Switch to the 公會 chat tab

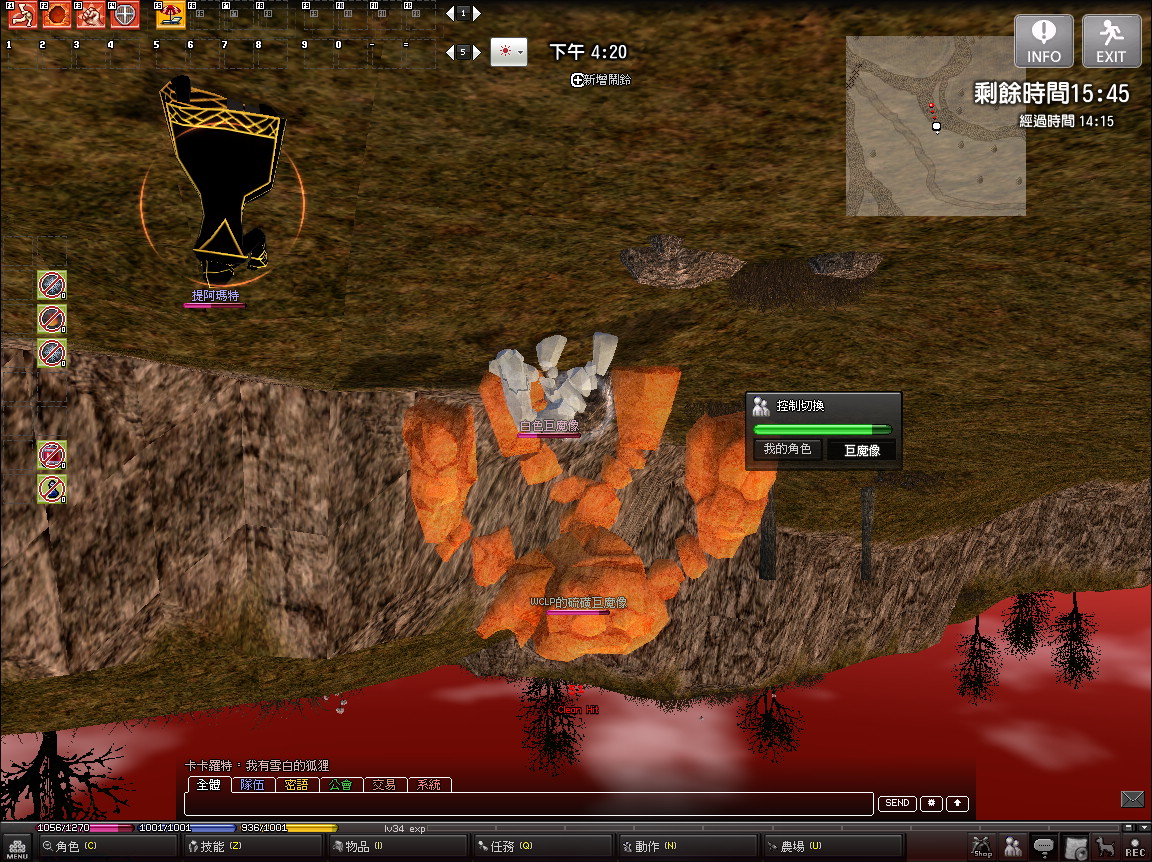tap(340, 785)
